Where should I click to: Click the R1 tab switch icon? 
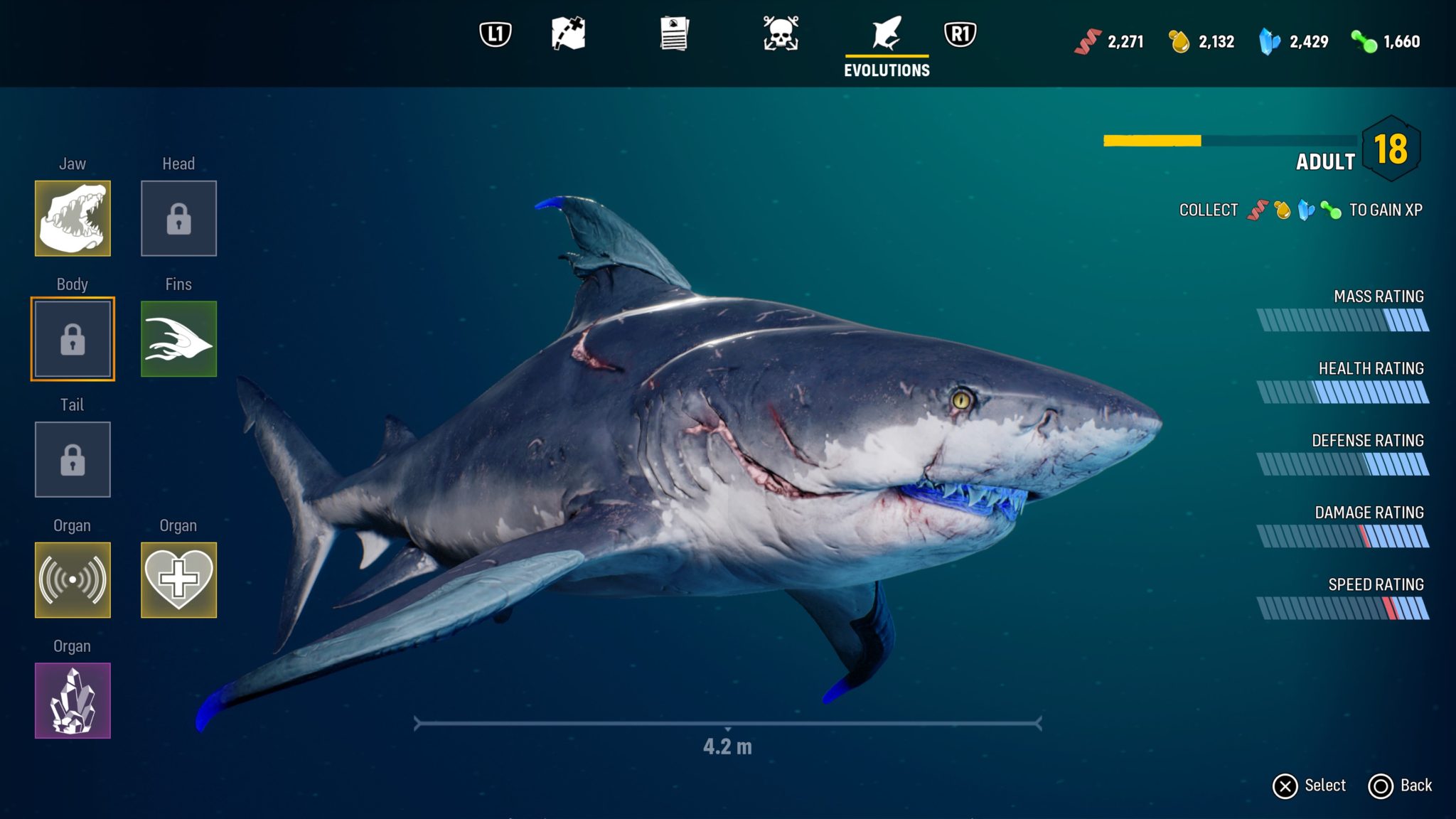(x=960, y=34)
